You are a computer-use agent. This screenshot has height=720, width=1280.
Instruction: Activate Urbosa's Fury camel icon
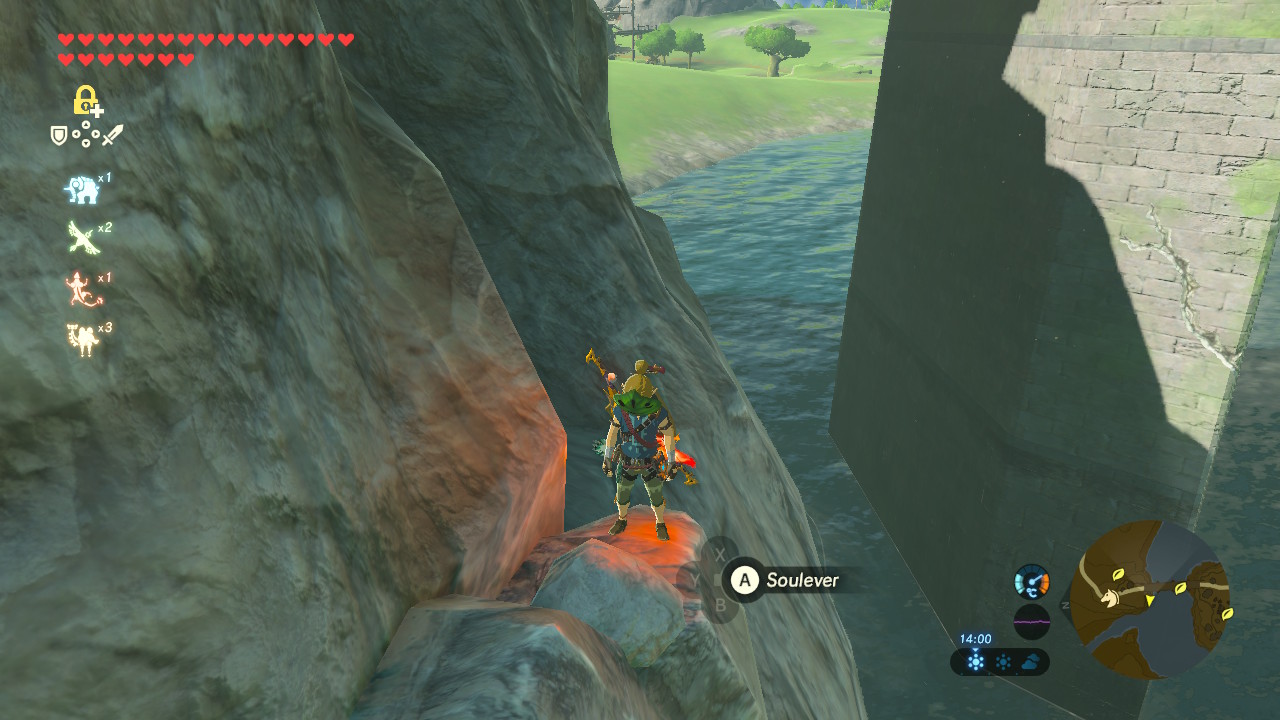81,339
